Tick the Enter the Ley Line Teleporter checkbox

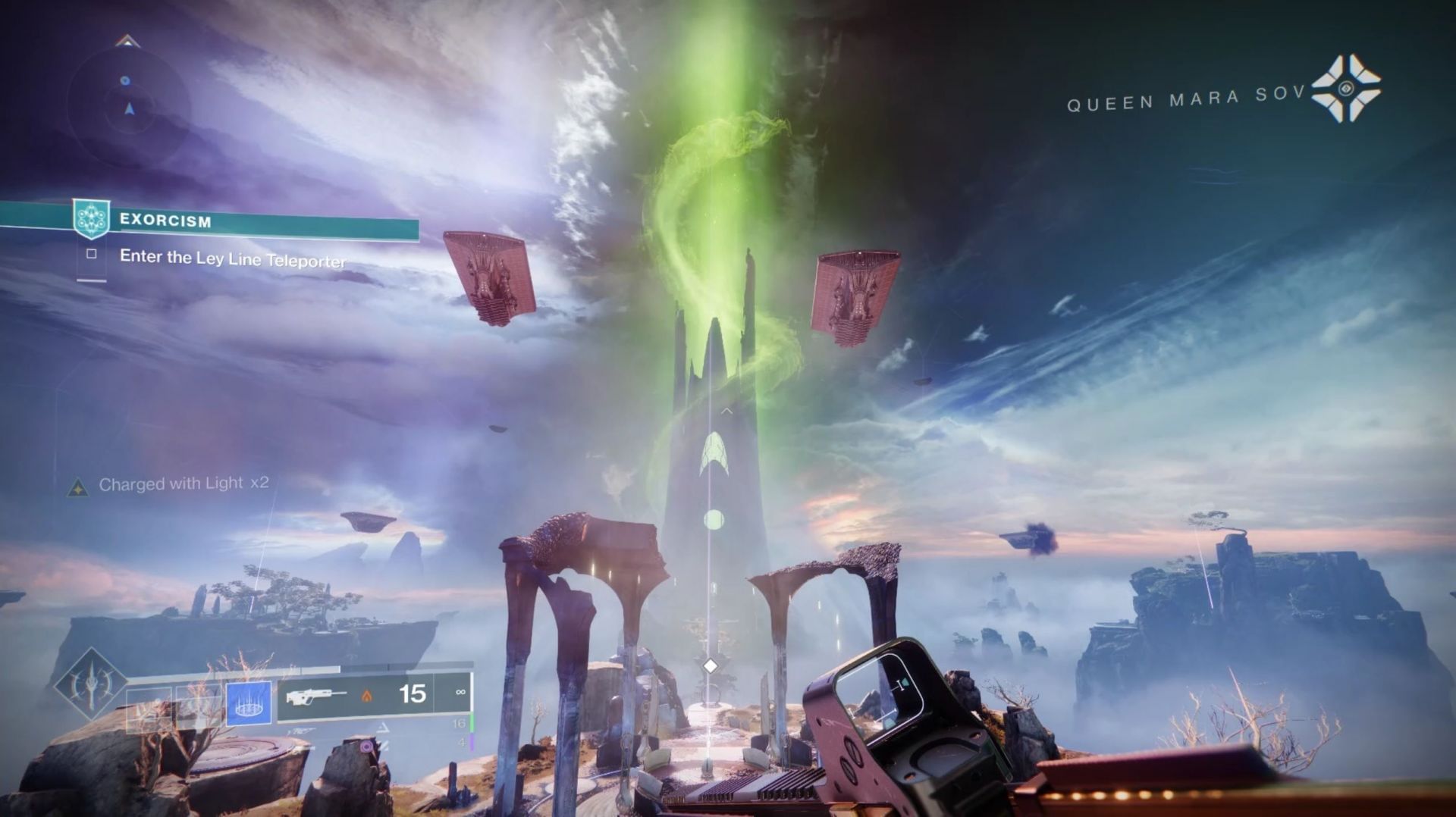coord(92,254)
